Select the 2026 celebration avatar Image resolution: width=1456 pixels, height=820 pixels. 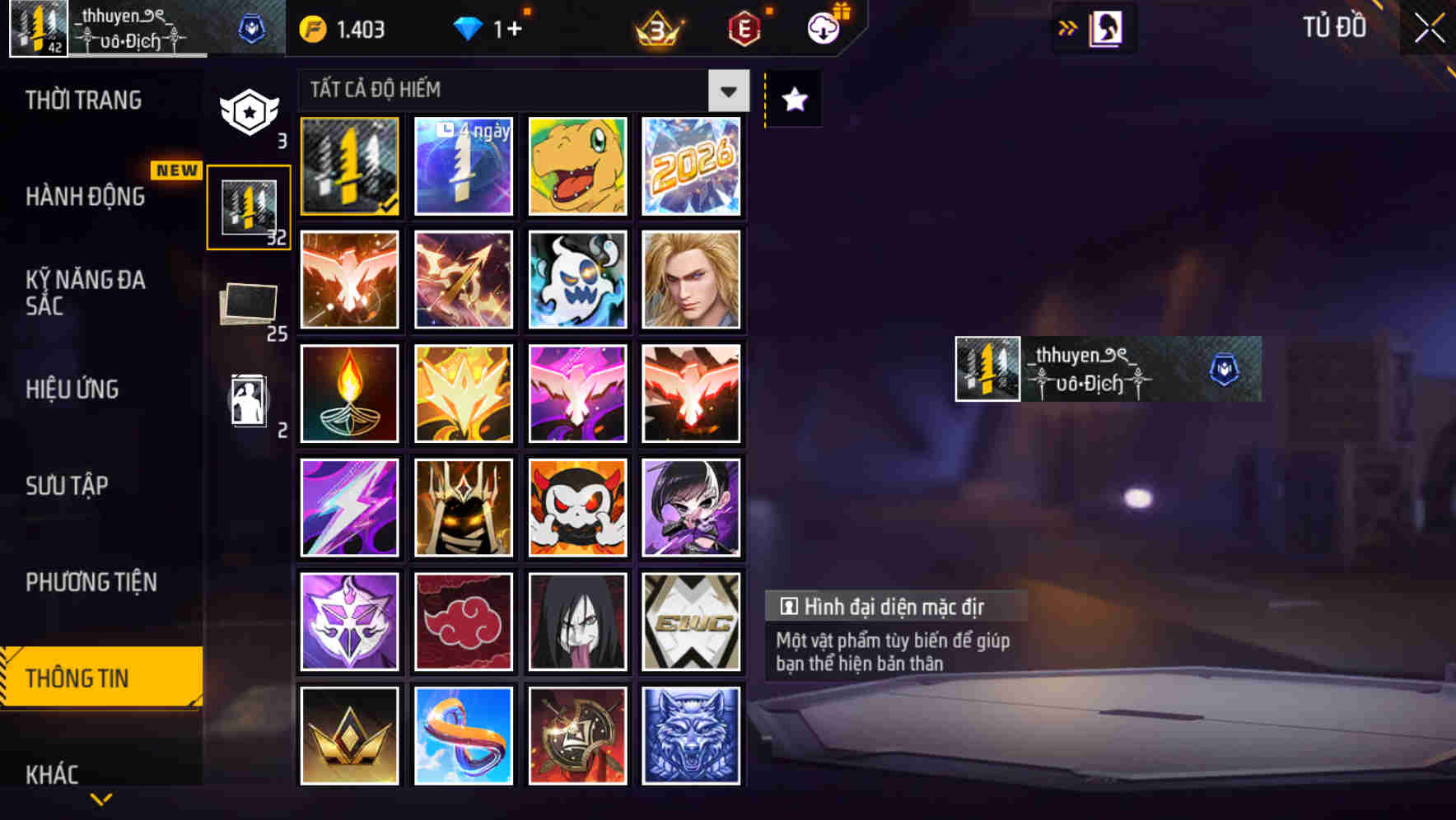click(x=692, y=166)
